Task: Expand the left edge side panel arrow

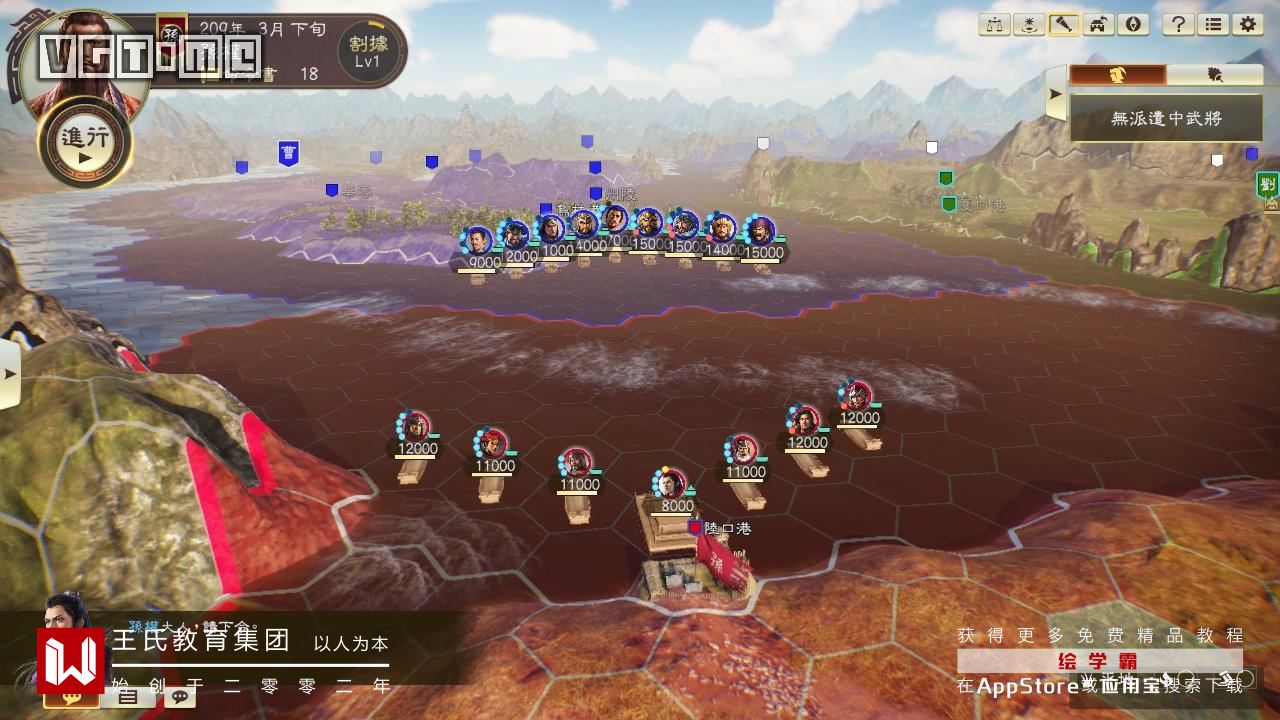Action: (9, 374)
